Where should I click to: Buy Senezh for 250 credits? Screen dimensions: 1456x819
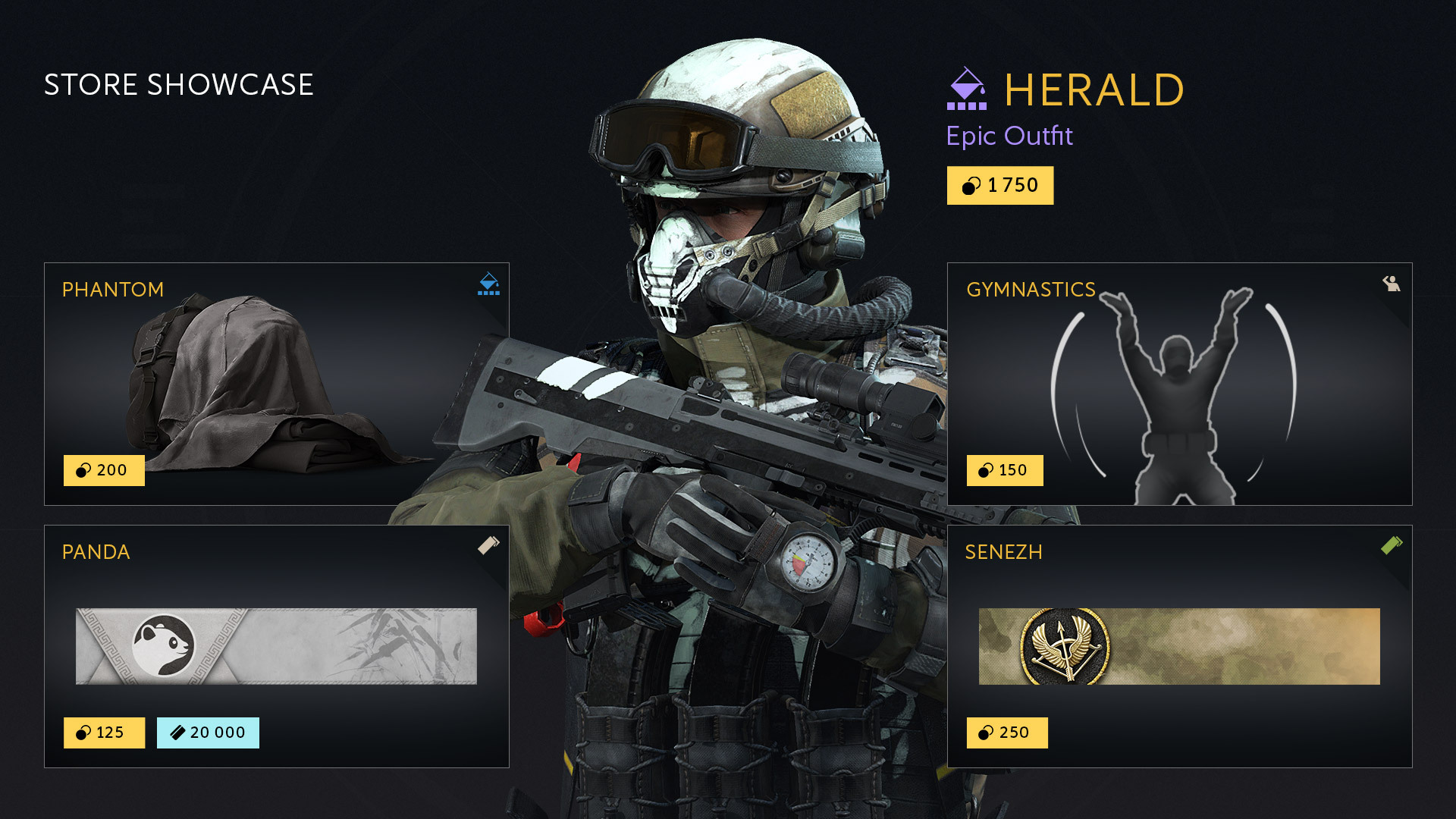[1006, 733]
